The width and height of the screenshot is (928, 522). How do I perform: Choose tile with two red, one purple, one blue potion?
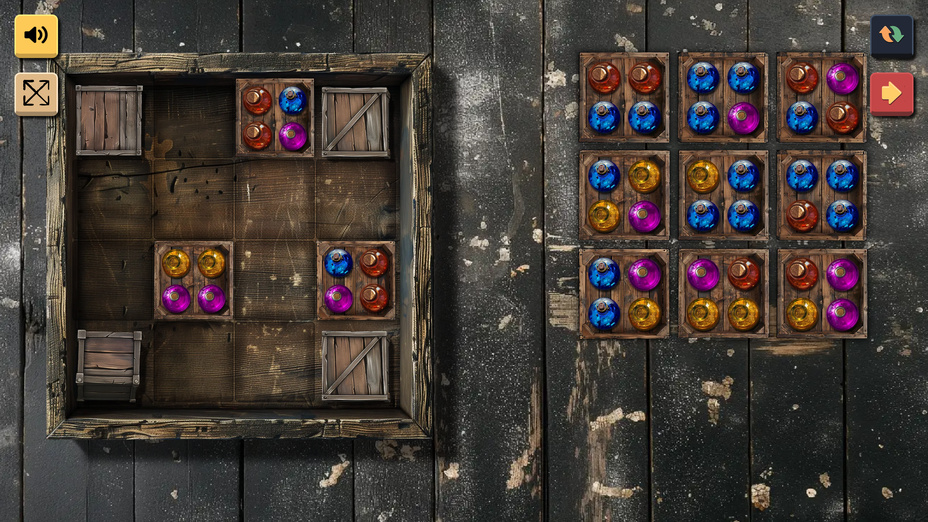[822, 97]
